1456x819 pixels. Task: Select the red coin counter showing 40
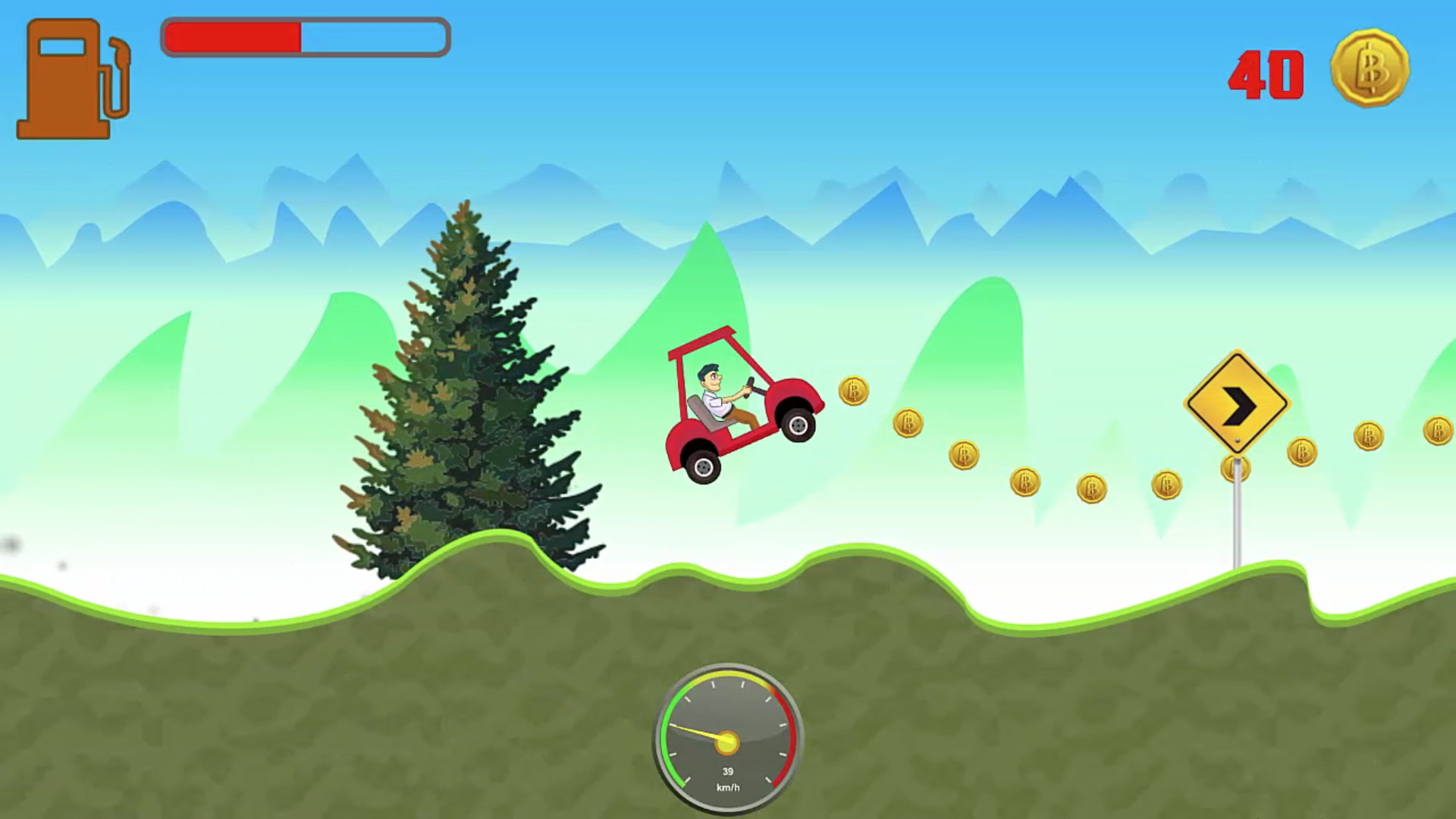[1265, 72]
